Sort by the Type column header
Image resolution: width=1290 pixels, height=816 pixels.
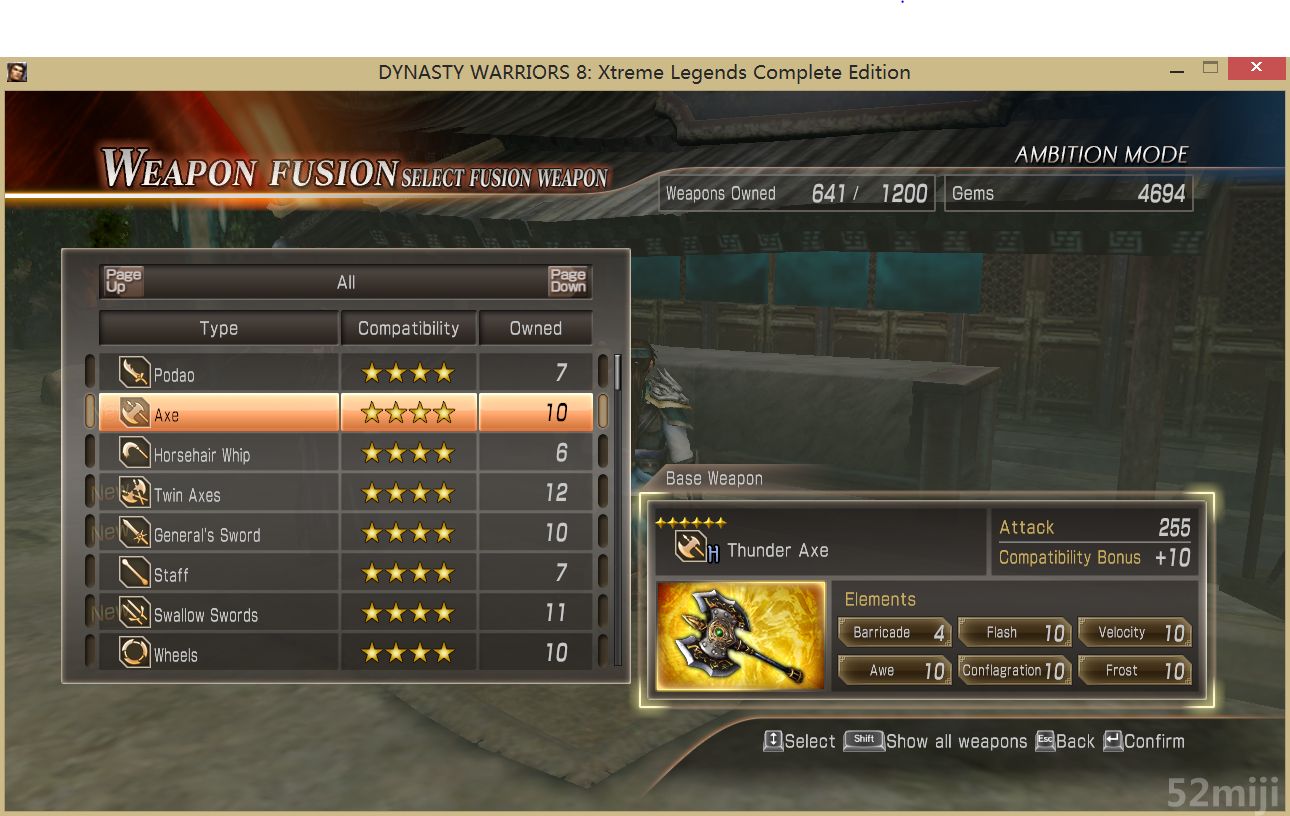[218, 328]
